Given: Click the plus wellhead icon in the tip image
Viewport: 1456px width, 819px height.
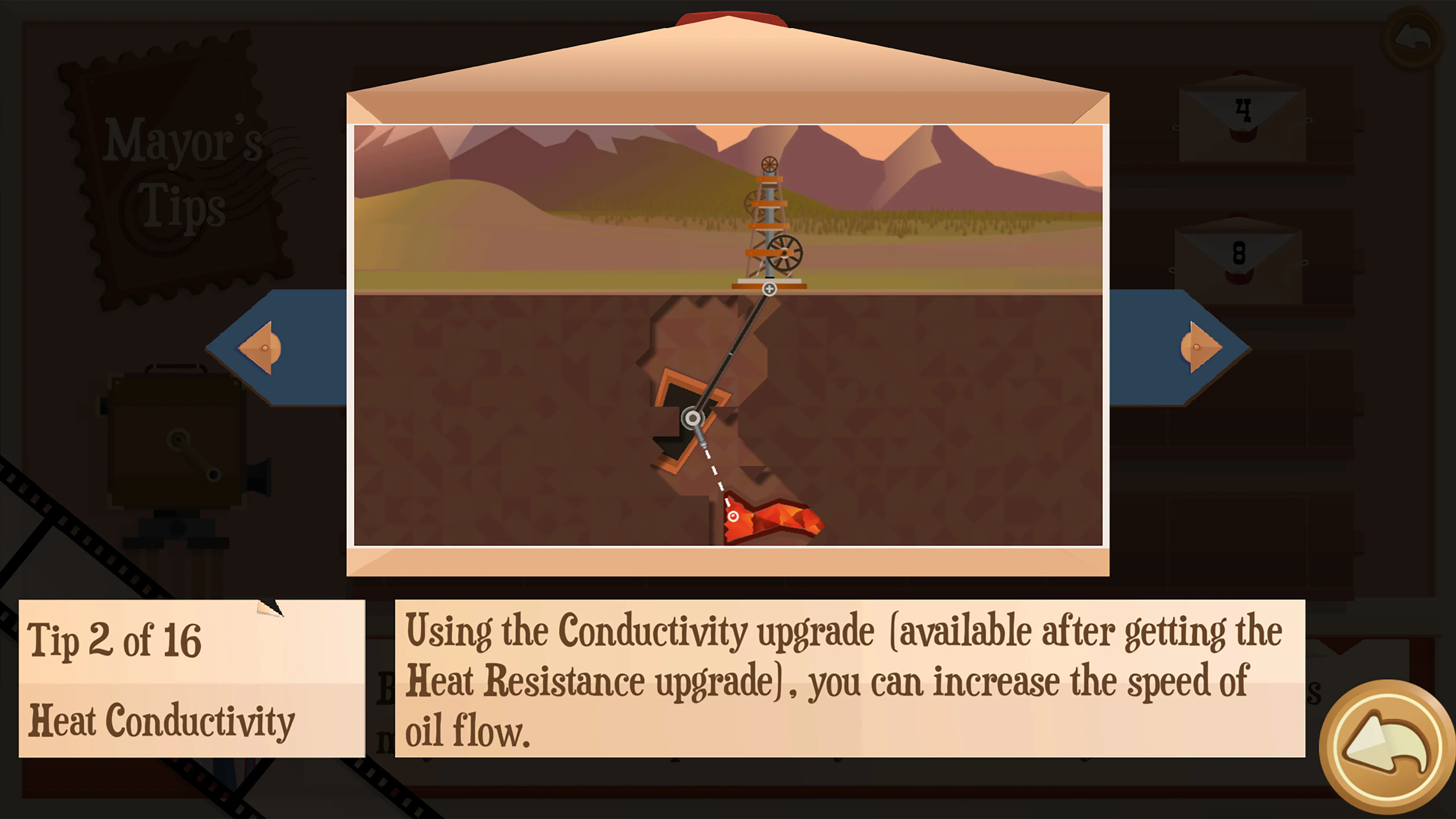Looking at the screenshot, I should pyautogui.click(x=769, y=289).
